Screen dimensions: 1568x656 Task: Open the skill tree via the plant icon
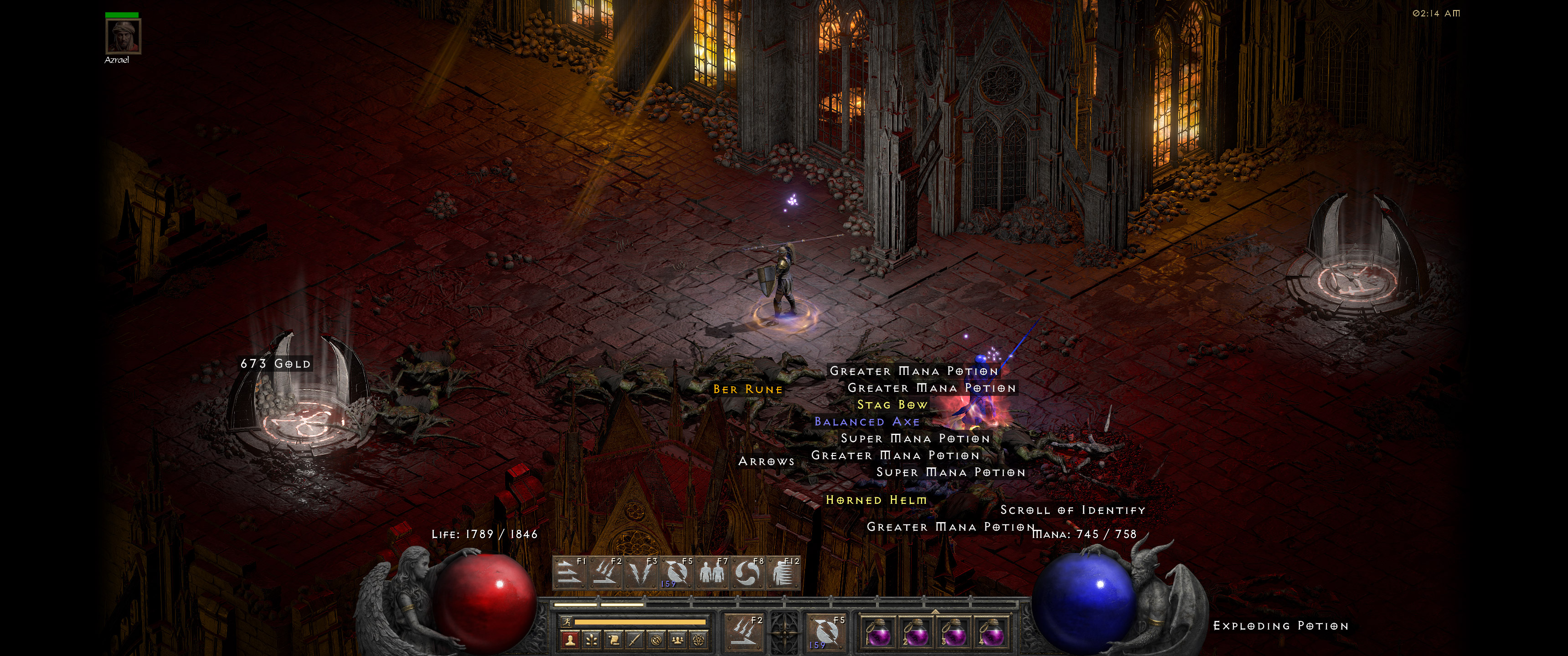[x=592, y=640]
